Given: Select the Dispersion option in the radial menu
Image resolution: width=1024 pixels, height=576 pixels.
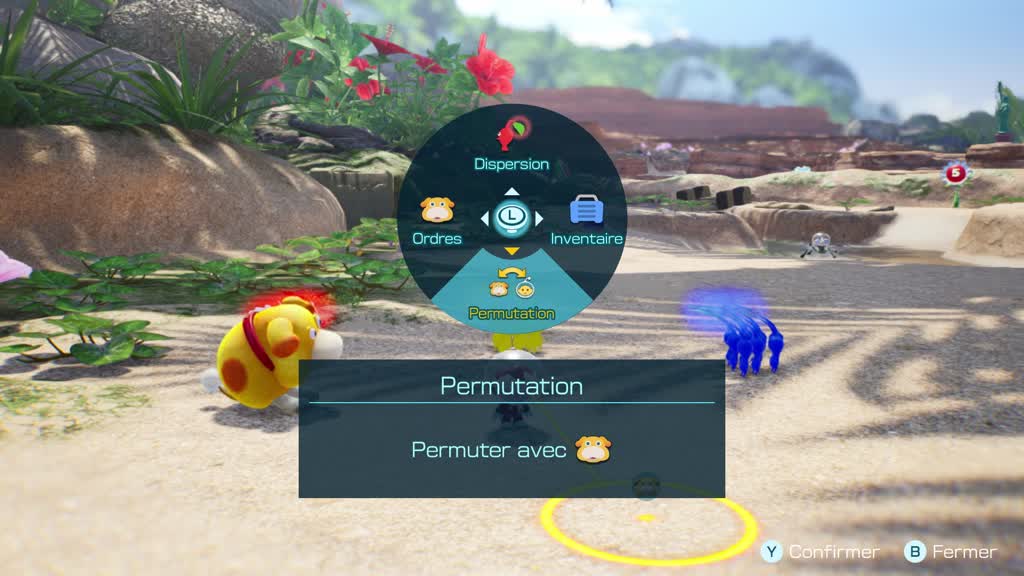Looking at the screenshot, I should 511,143.
